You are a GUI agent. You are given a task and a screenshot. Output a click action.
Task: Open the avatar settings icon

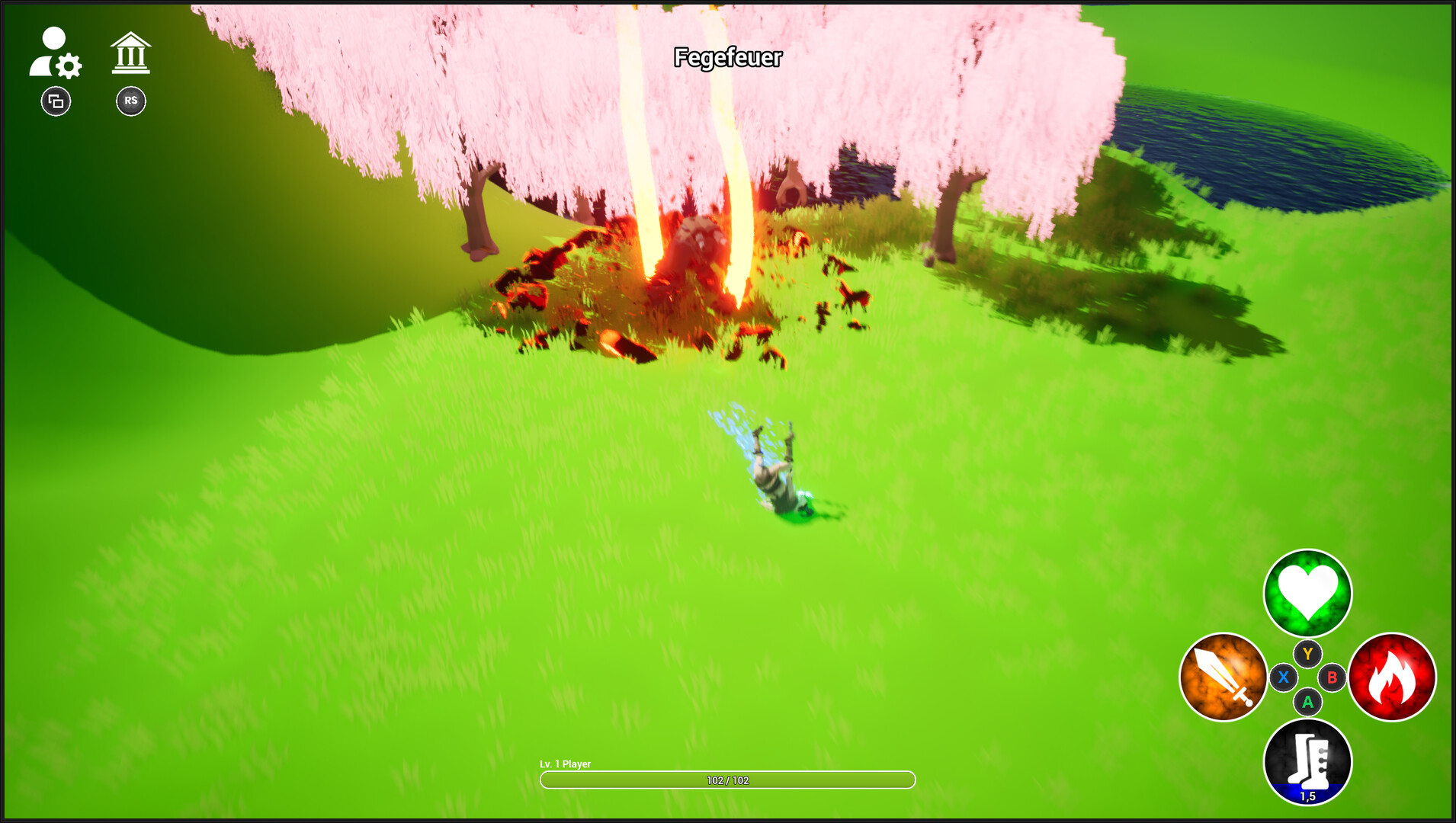coord(55,53)
